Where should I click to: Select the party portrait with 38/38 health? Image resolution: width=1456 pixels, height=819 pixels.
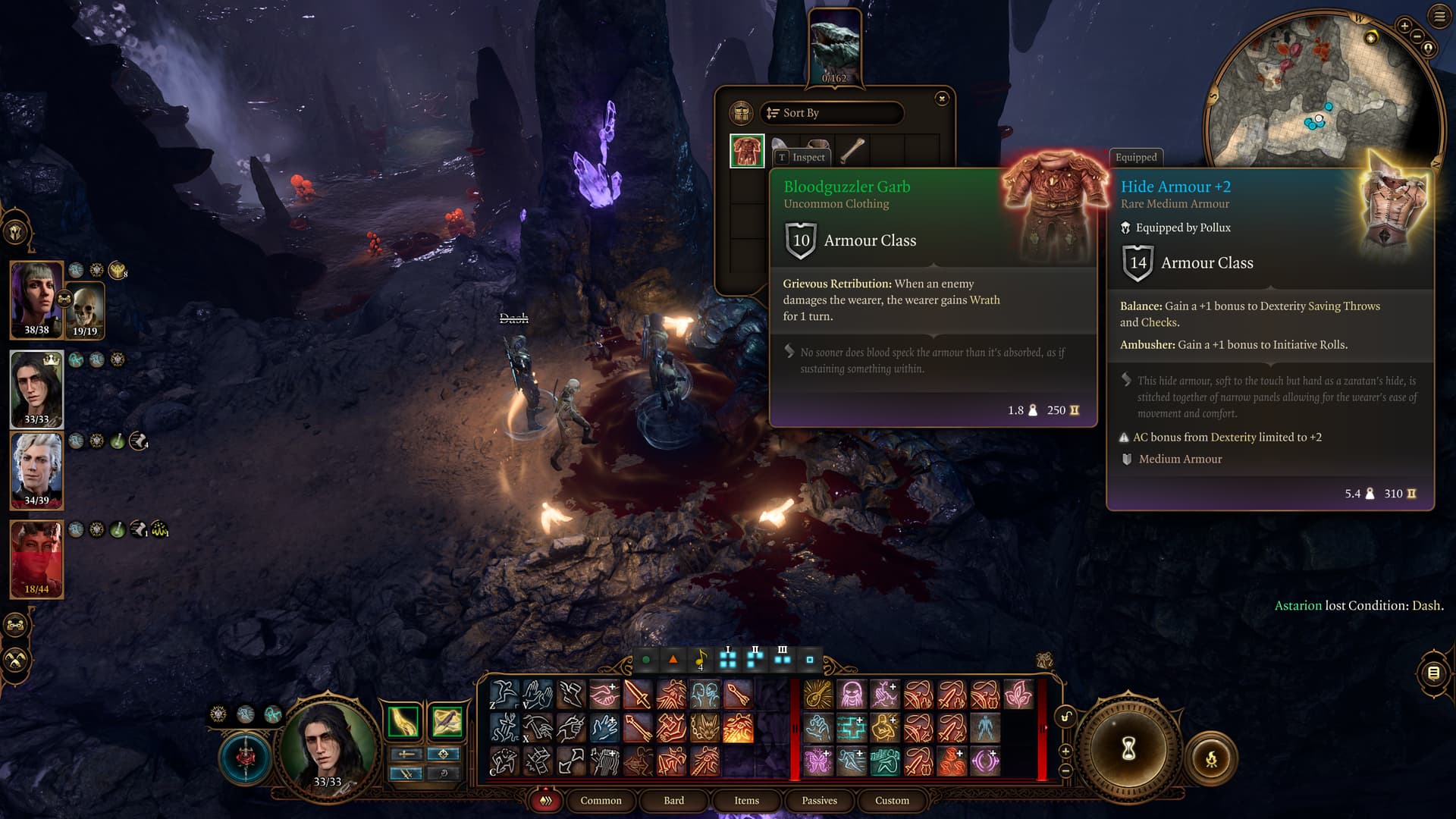coord(36,299)
